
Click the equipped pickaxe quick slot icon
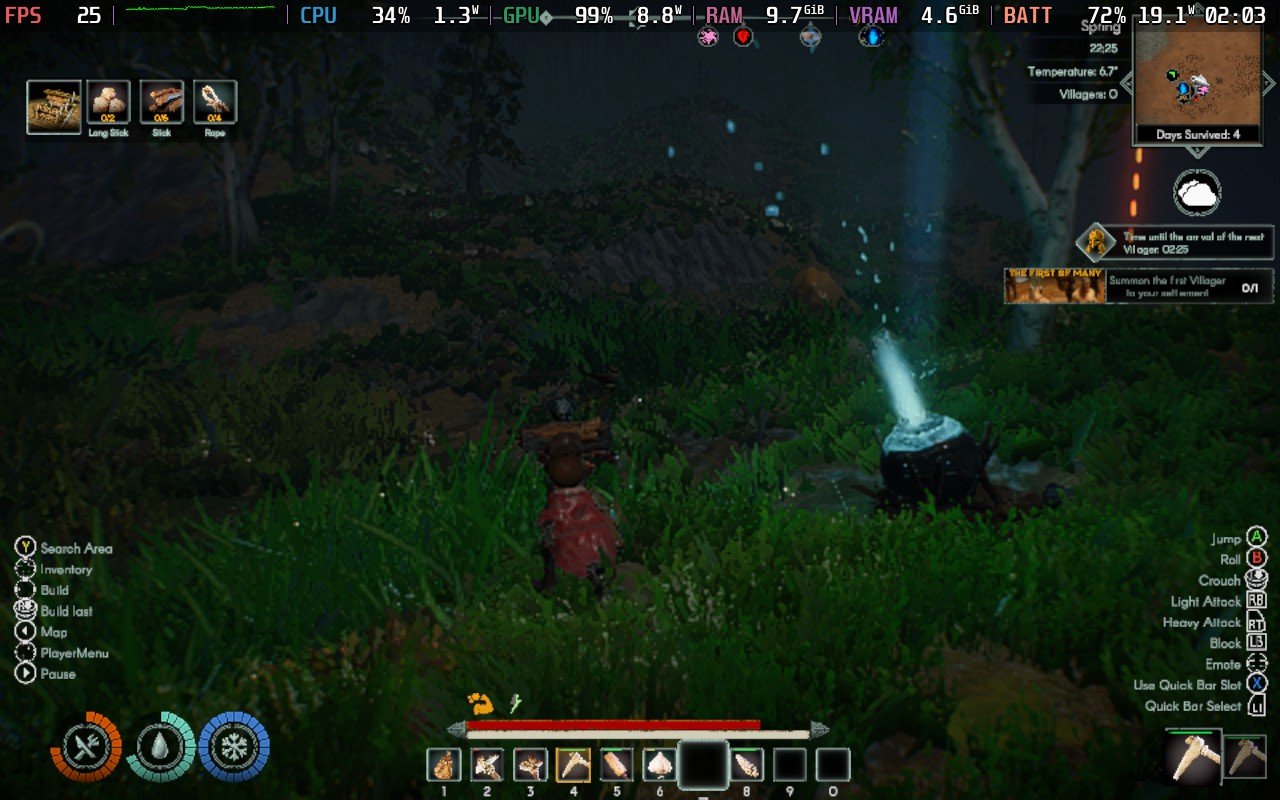pyautogui.click(x=1193, y=757)
